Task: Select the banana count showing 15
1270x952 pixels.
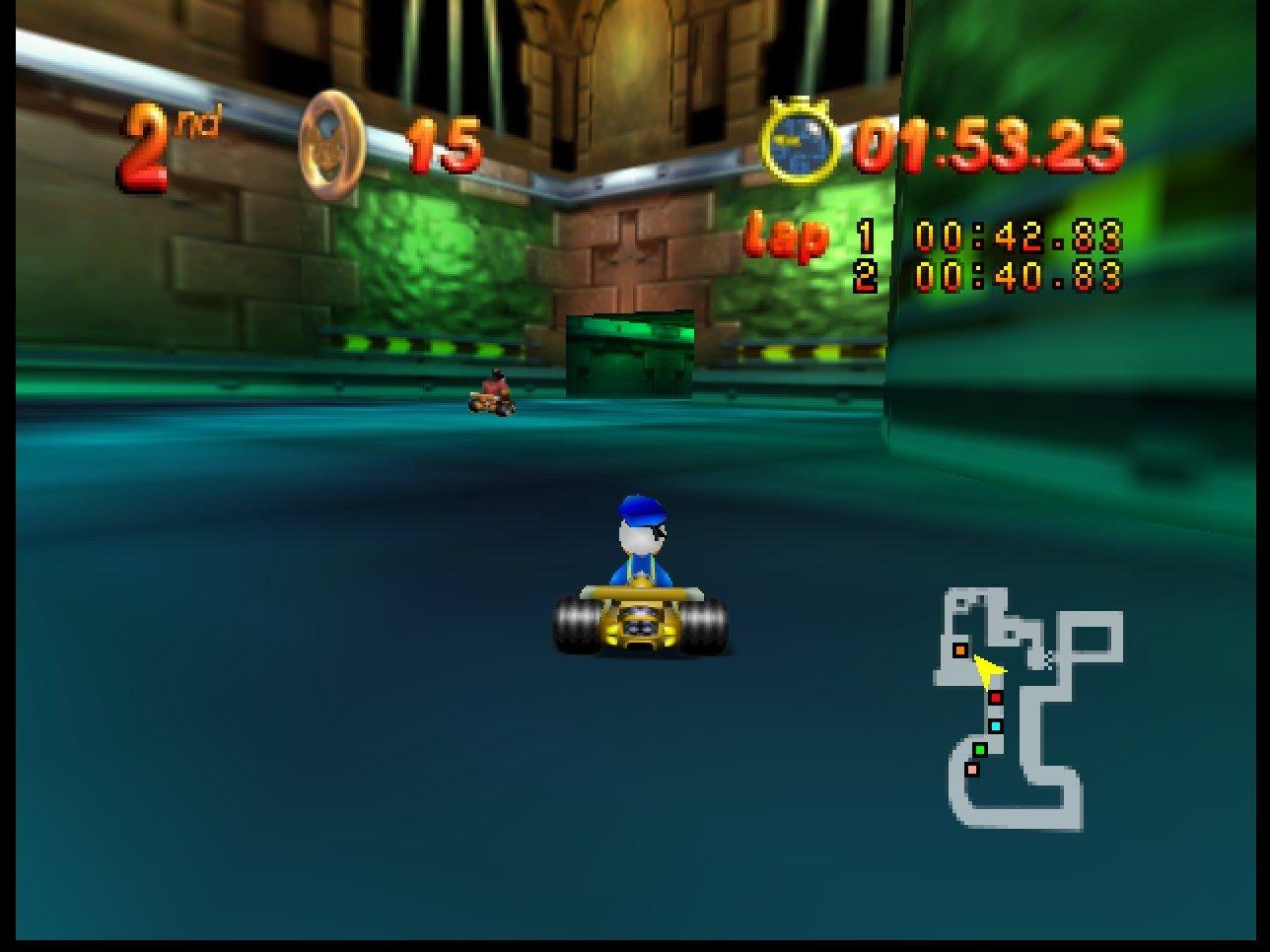Action: tap(446, 144)
